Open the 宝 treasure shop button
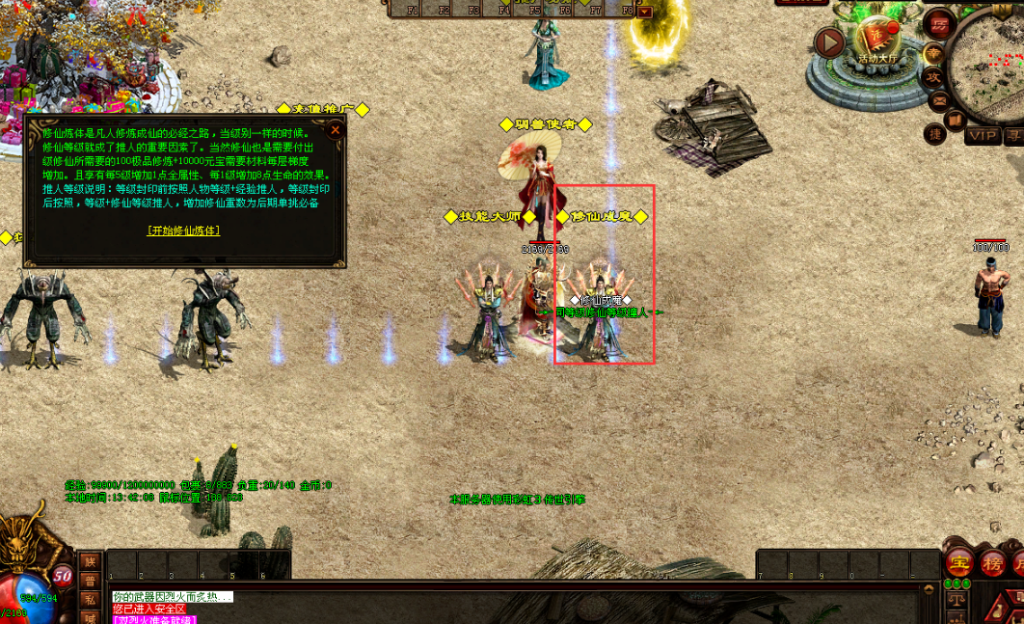Viewport: 1024px width, 624px height. 960,562
